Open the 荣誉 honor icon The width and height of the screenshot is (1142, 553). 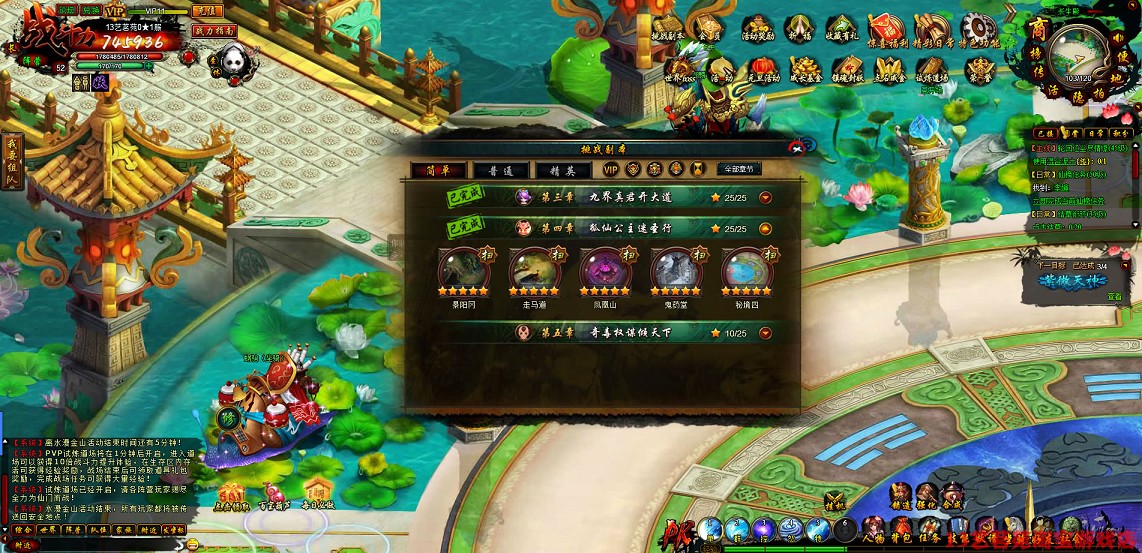tap(979, 69)
